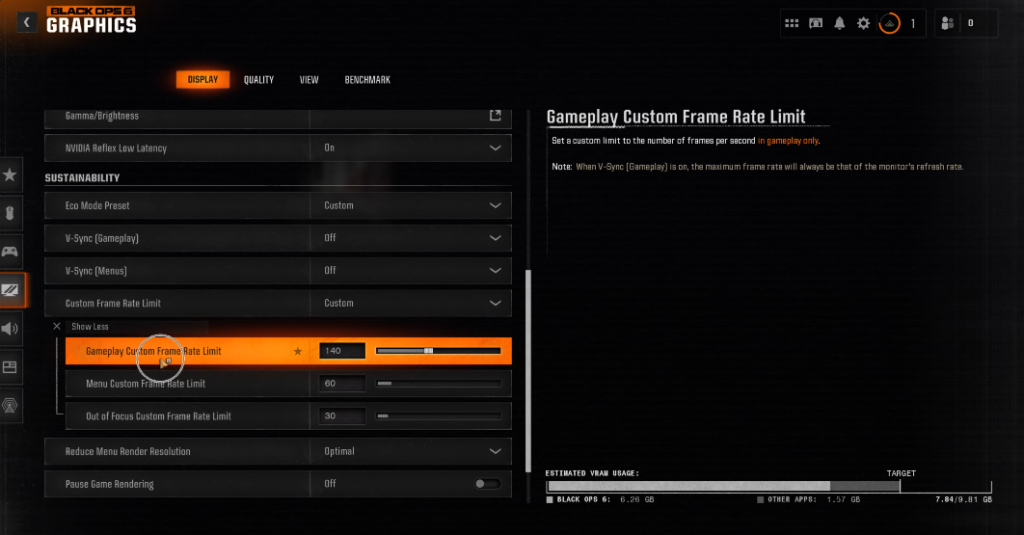Adjust the Menu Custom Frame Rate Limit slider
The image size is (1024, 535).
439,384
